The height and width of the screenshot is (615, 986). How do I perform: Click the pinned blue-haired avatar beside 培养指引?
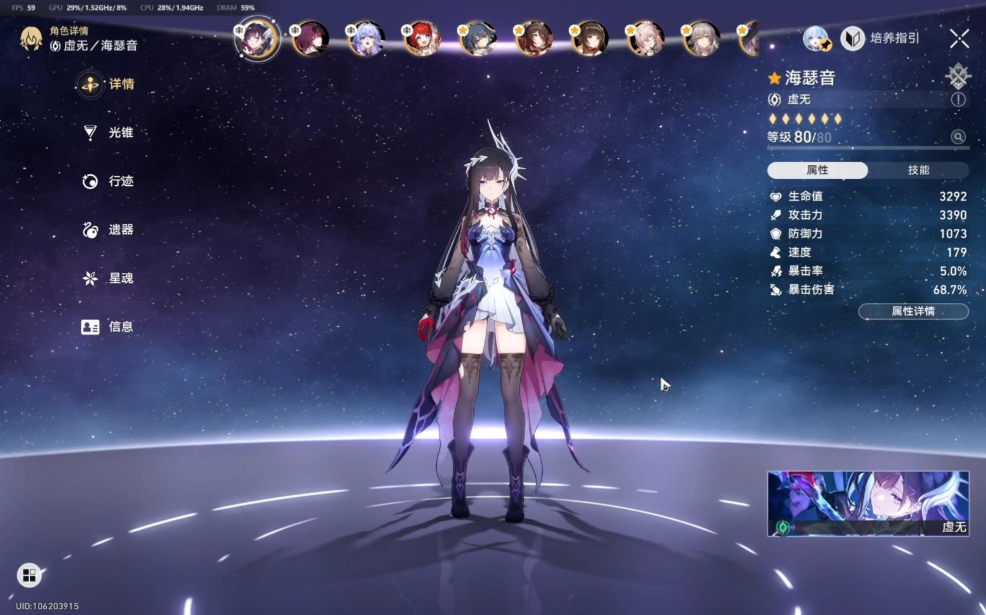tap(817, 39)
